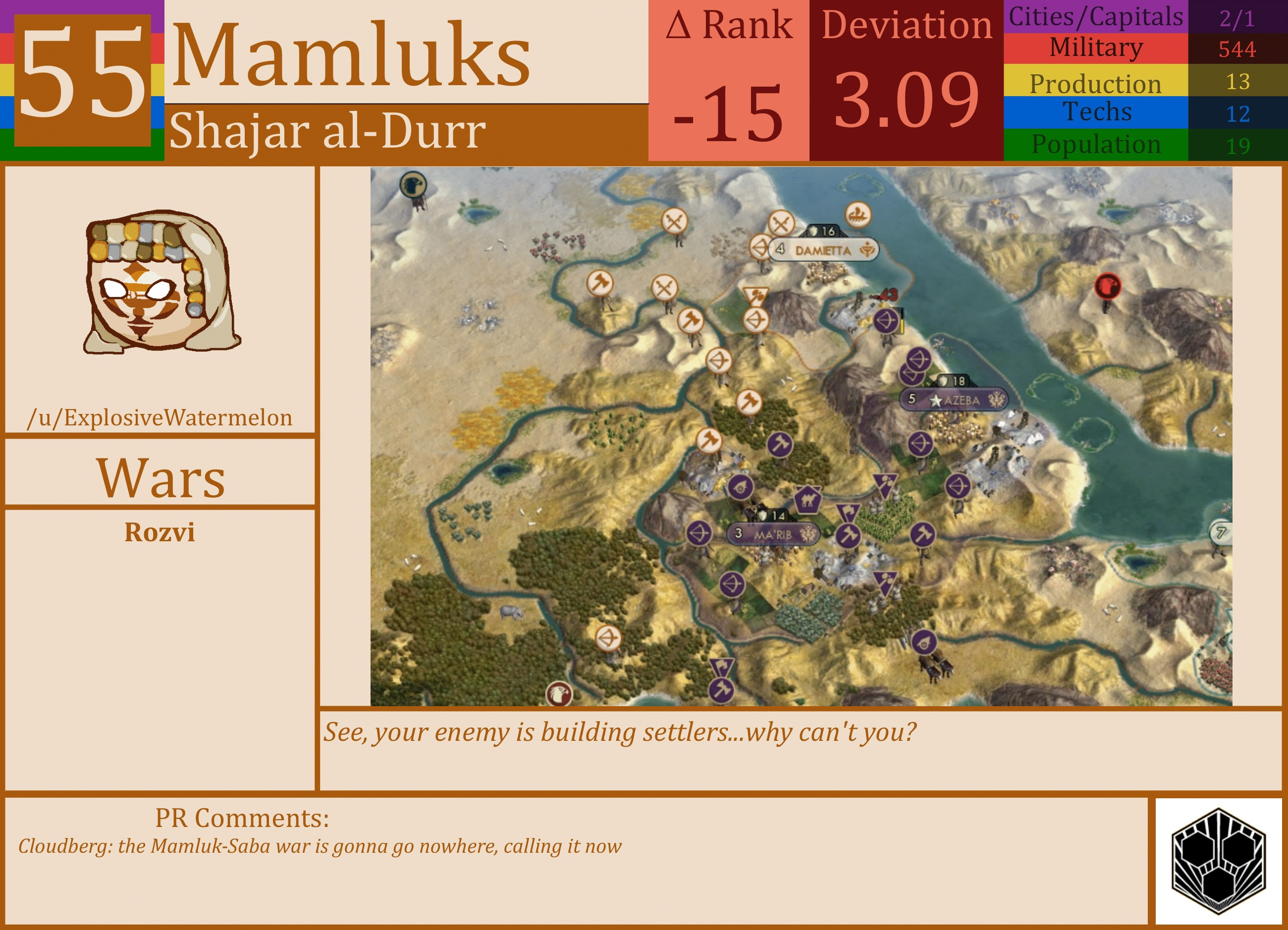Click the worker hammer icon near Ma'rib

(849, 536)
